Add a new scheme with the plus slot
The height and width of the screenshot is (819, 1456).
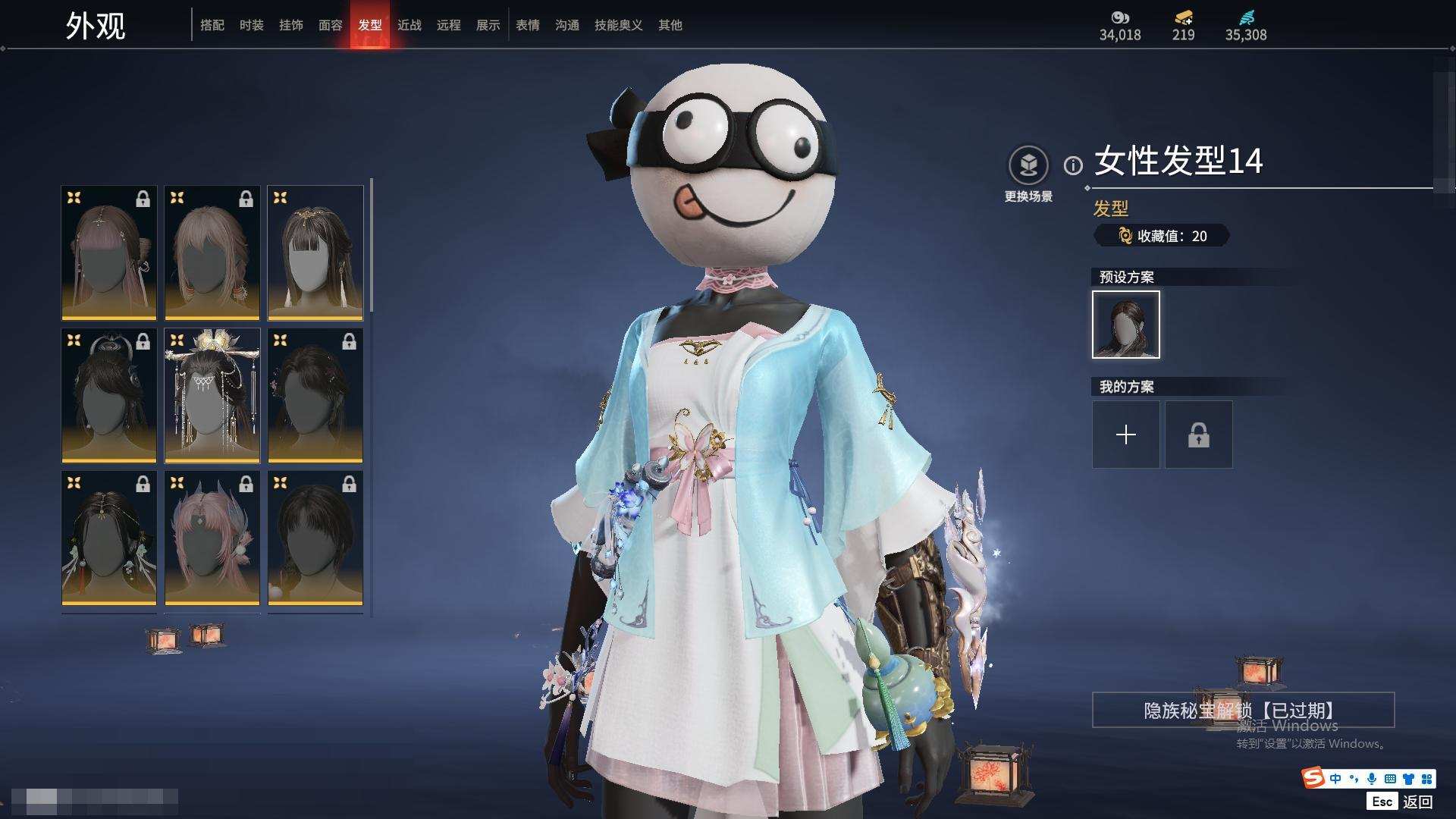[1126, 435]
